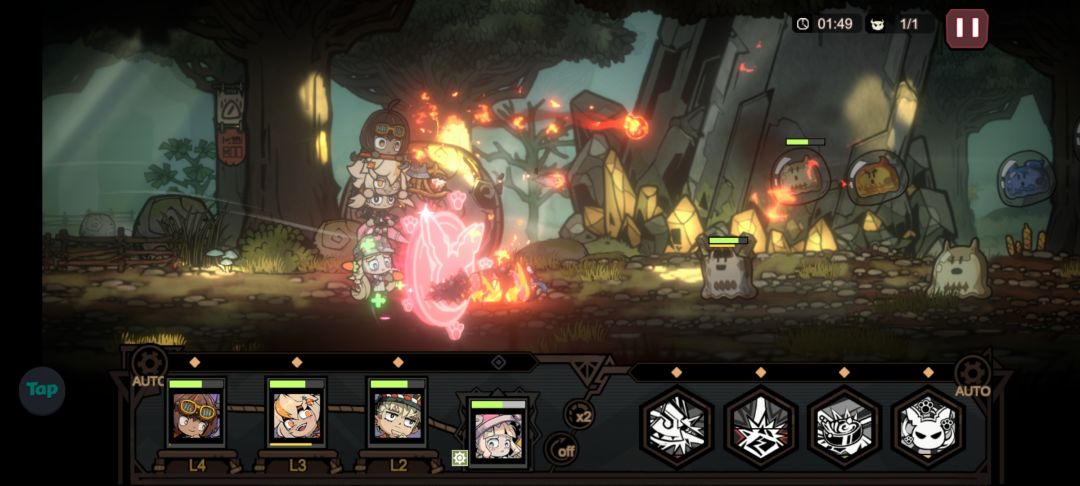The height and width of the screenshot is (486, 1080).
Task: Toggle the right AUTO gear button
Action: 972,374
